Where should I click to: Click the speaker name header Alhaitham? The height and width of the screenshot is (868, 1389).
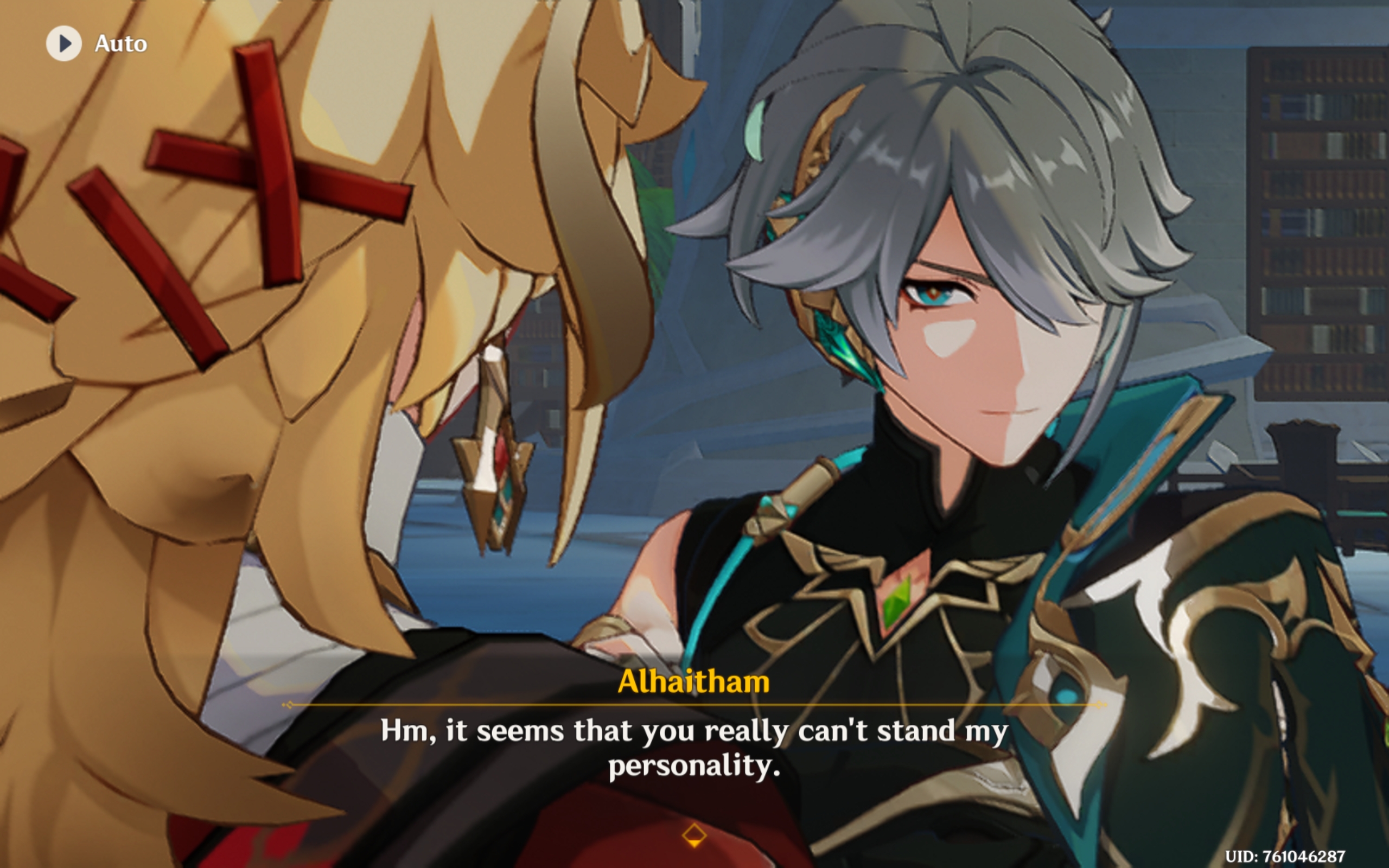[693, 681]
